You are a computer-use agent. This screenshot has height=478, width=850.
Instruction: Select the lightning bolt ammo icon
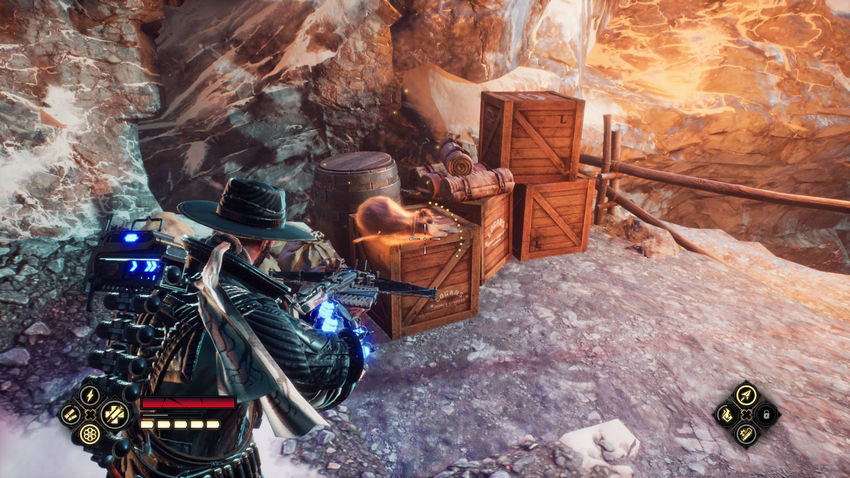pos(90,394)
